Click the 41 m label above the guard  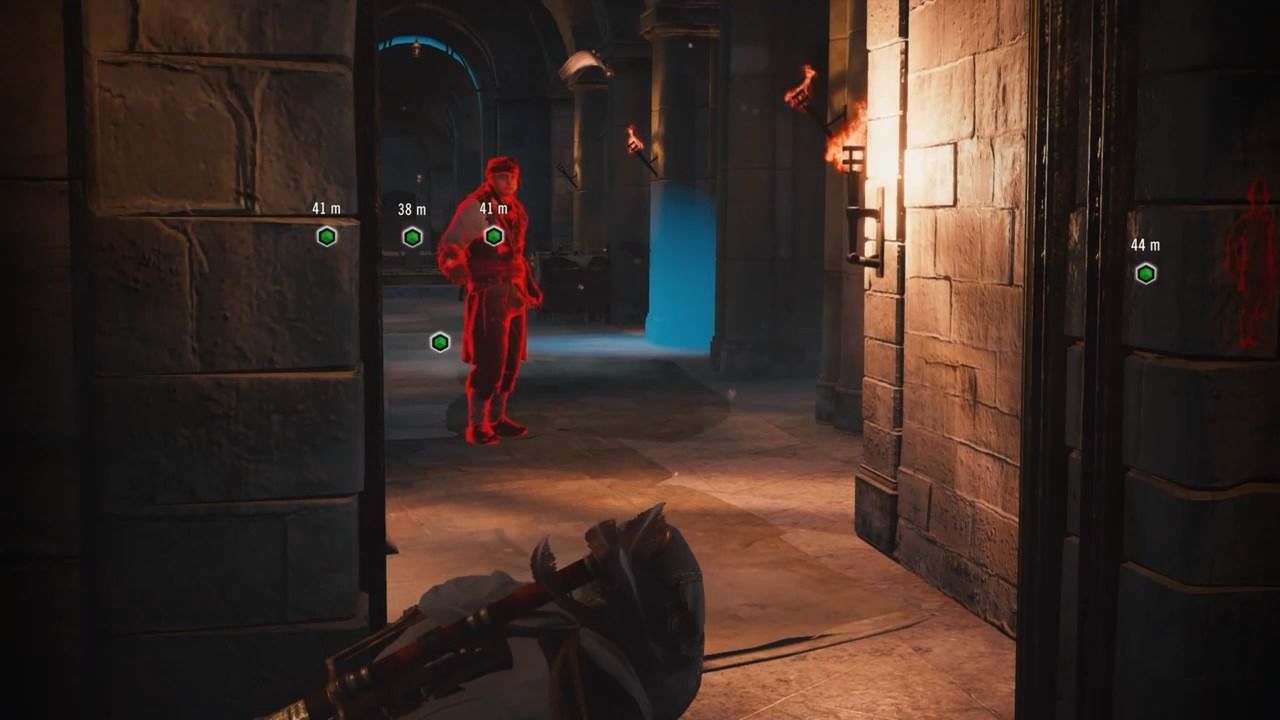pos(492,210)
